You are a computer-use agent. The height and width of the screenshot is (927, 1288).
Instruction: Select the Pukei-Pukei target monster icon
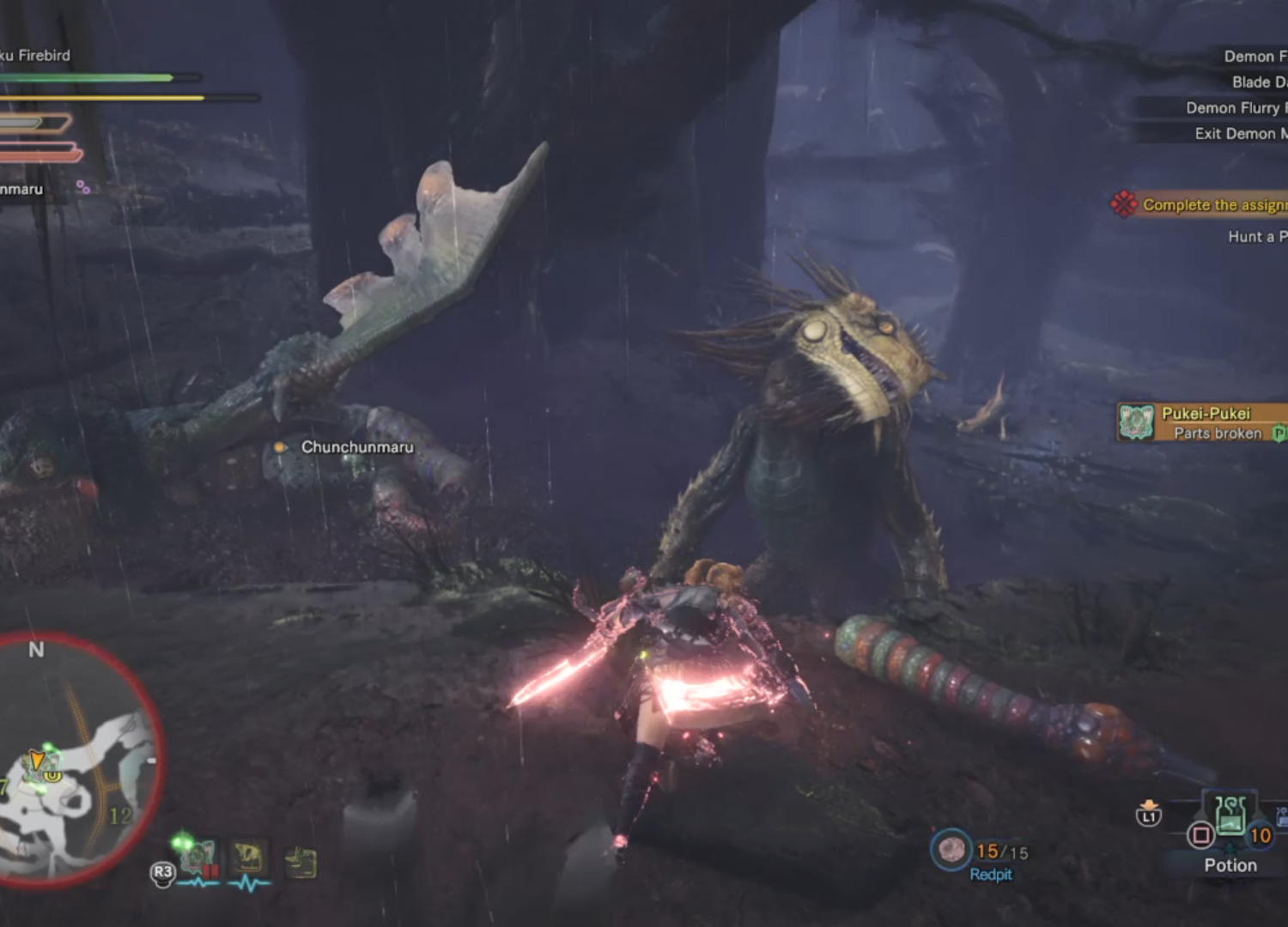(x=198, y=857)
